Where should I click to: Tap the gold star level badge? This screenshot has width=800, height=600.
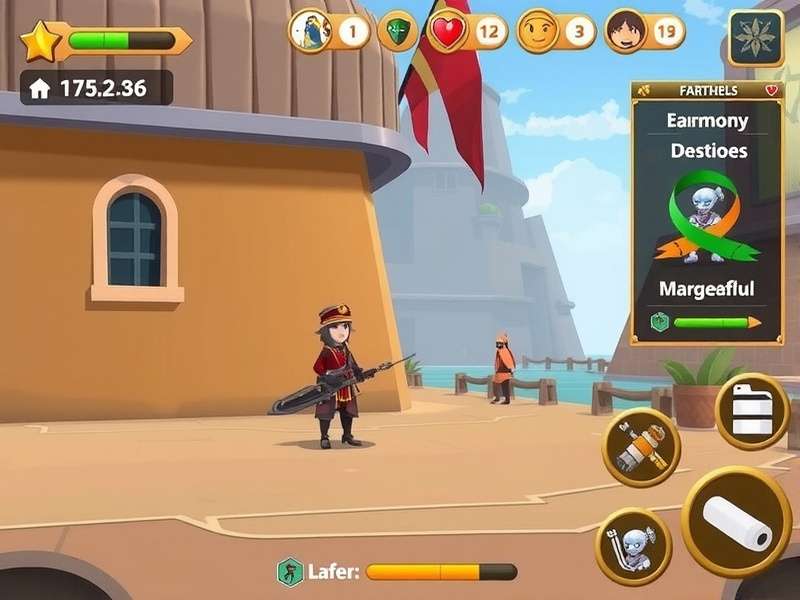[x=41, y=41]
